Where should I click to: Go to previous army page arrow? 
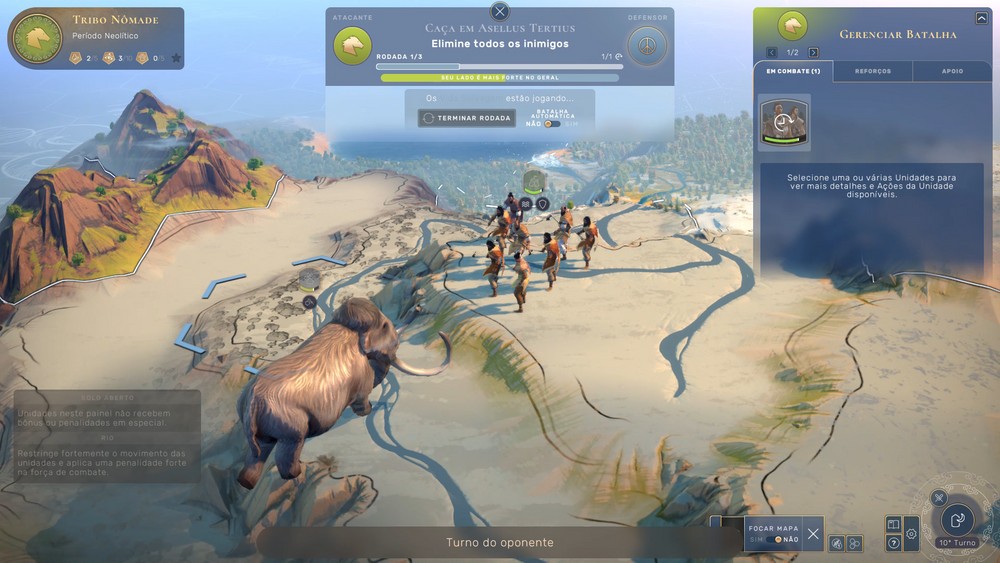[772, 52]
